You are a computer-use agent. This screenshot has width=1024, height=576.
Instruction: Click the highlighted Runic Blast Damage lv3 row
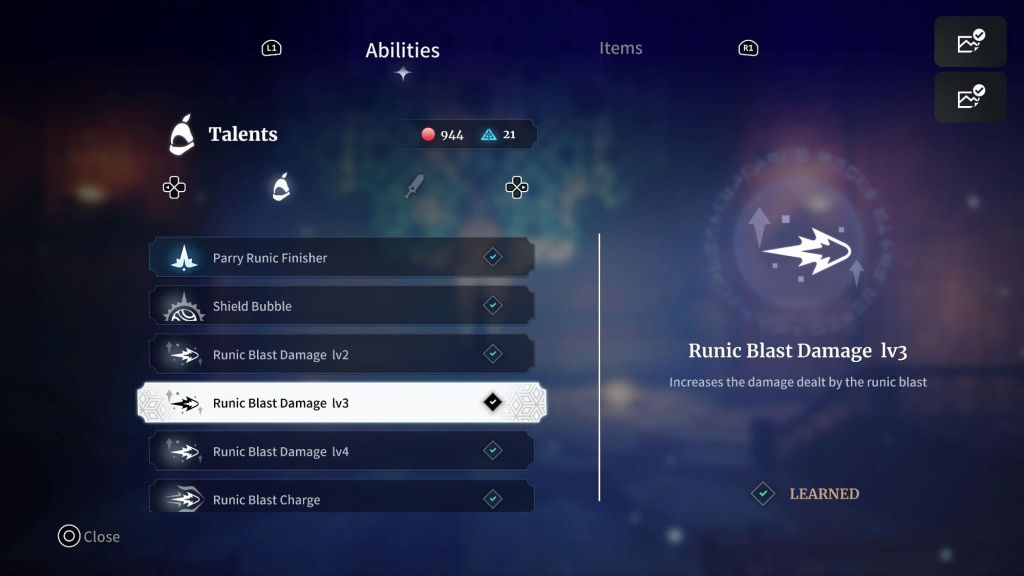pos(341,403)
